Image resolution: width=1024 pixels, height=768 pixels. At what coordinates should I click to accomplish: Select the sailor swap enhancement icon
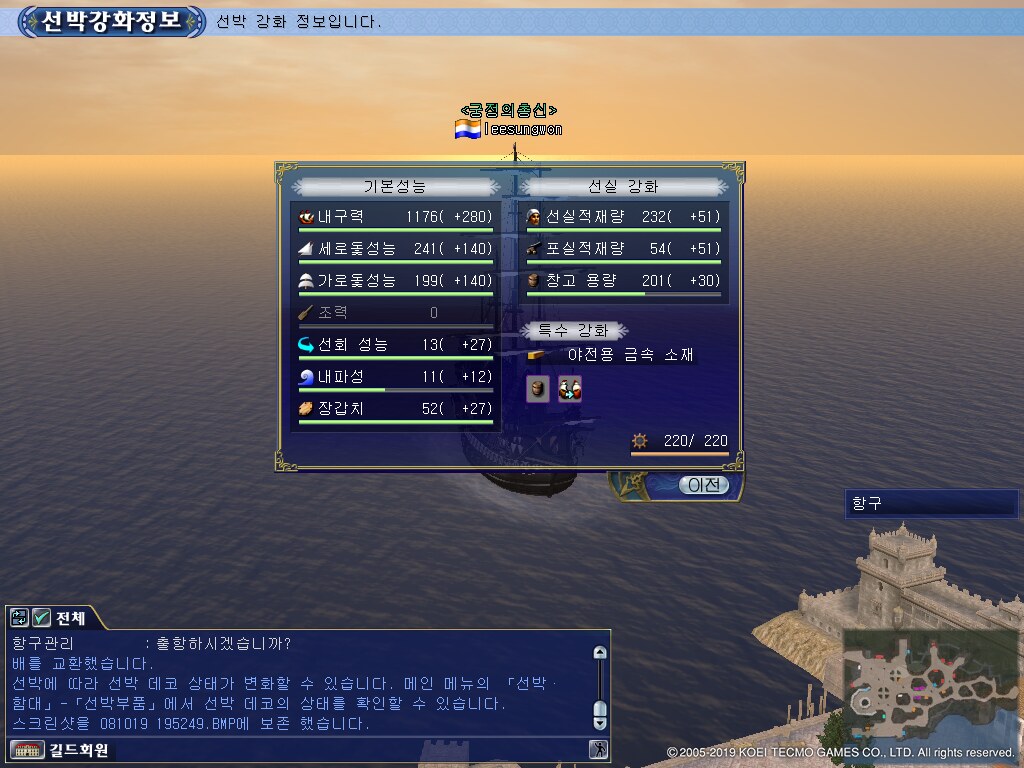click(x=569, y=389)
